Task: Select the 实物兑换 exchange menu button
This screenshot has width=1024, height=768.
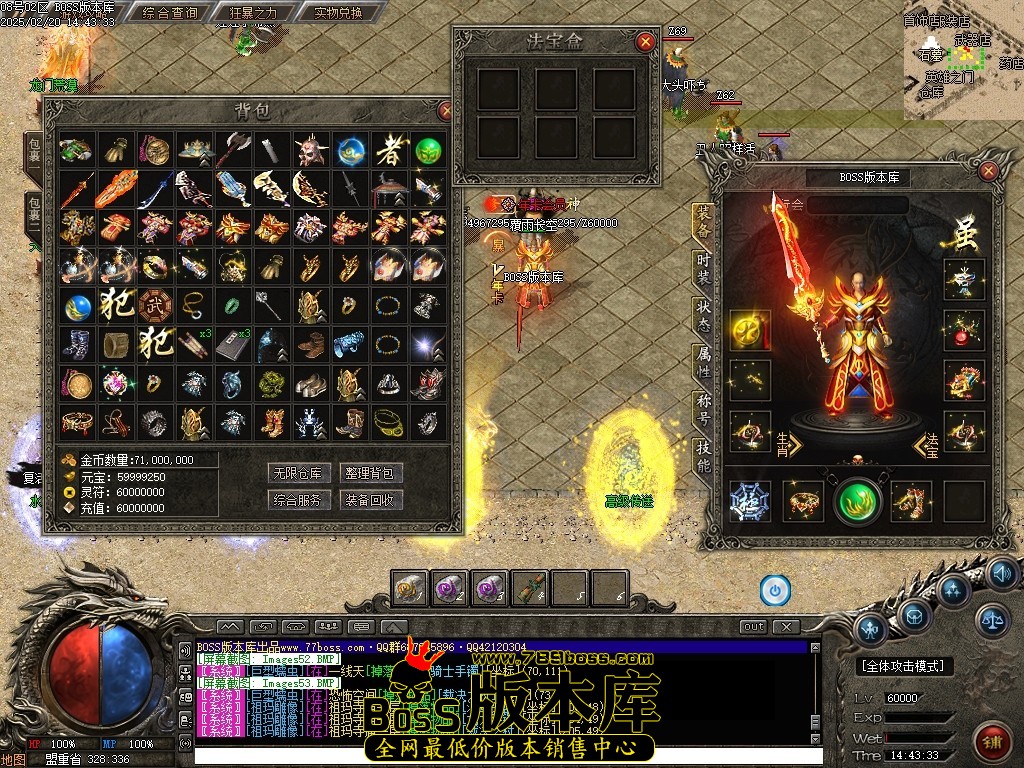Action: click(322, 13)
